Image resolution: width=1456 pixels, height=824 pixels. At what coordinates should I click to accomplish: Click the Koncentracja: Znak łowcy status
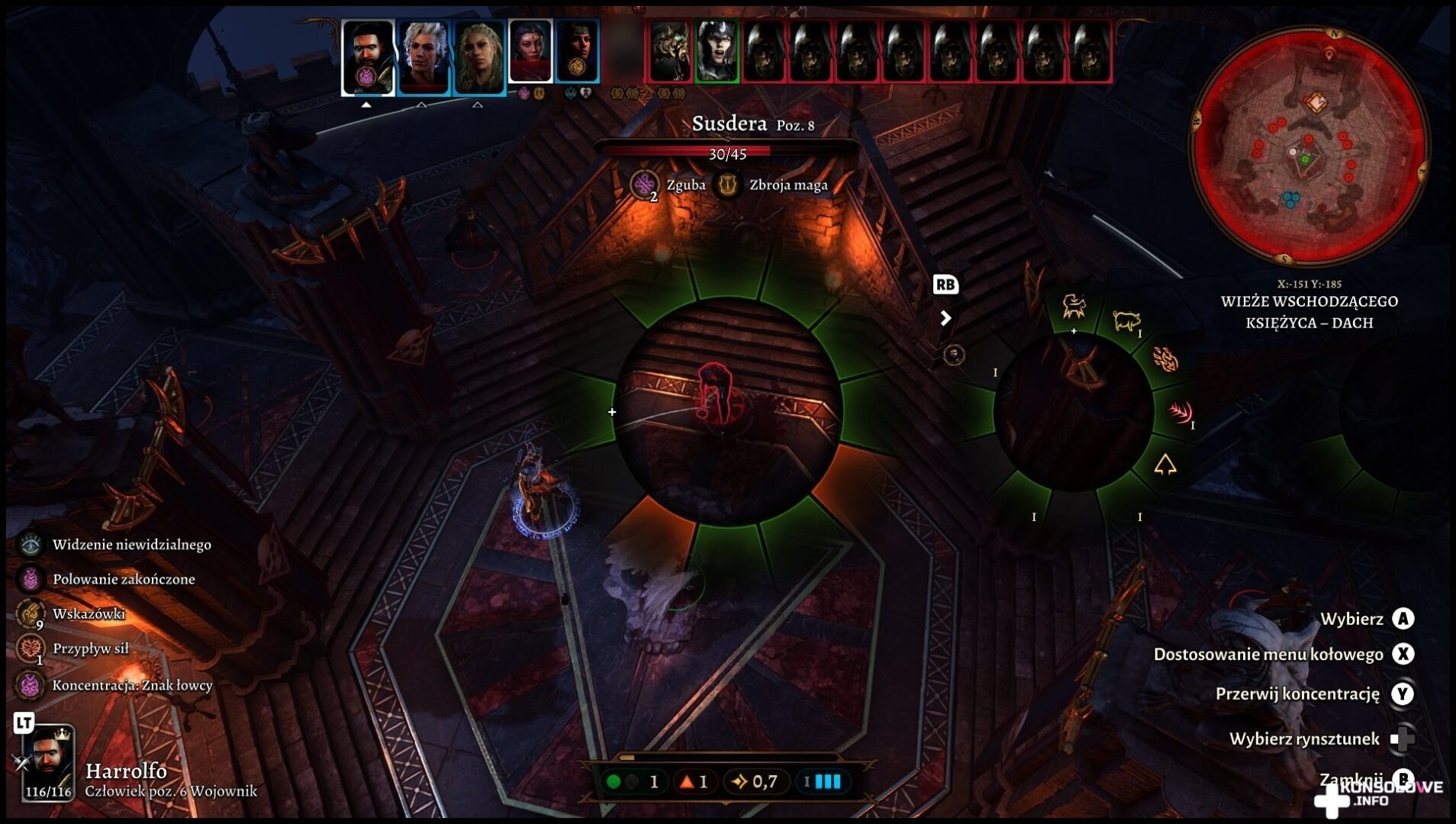coord(31,685)
